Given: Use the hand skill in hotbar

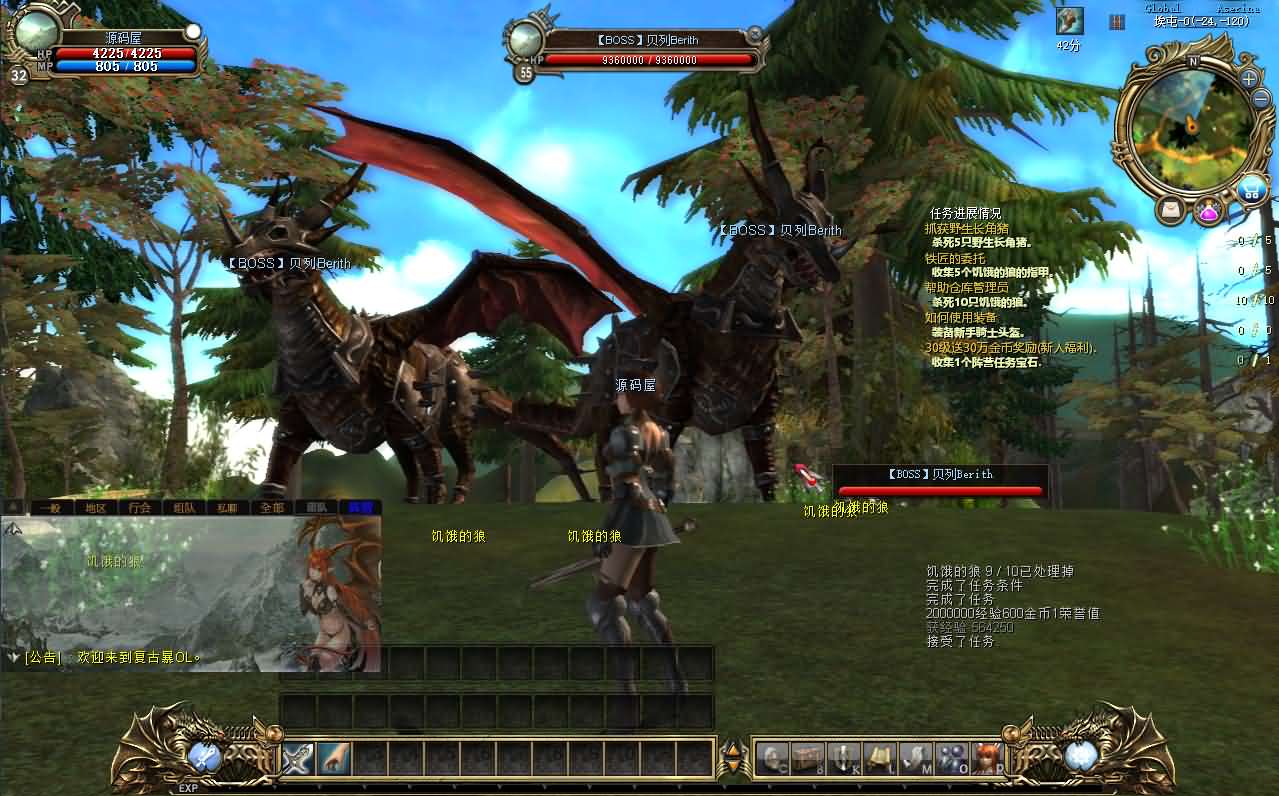Looking at the screenshot, I should pos(333,759).
